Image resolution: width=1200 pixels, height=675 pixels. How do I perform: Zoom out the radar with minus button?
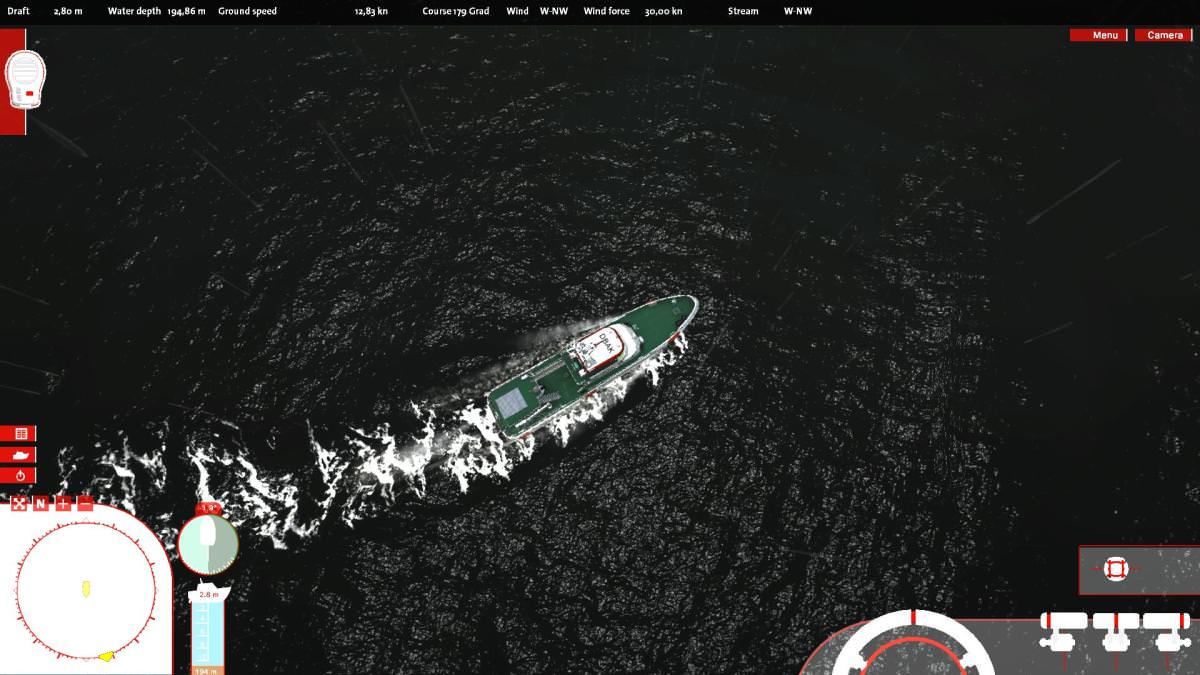click(x=85, y=503)
